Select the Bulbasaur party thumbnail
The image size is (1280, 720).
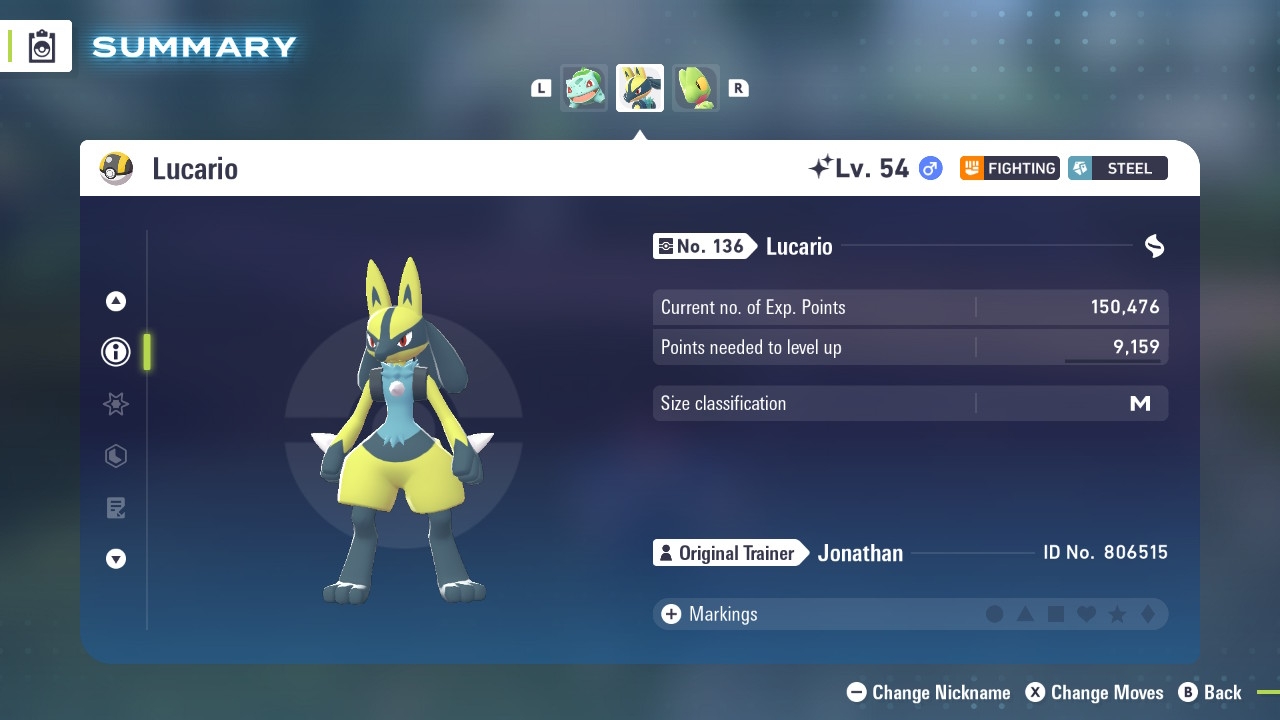click(584, 88)
